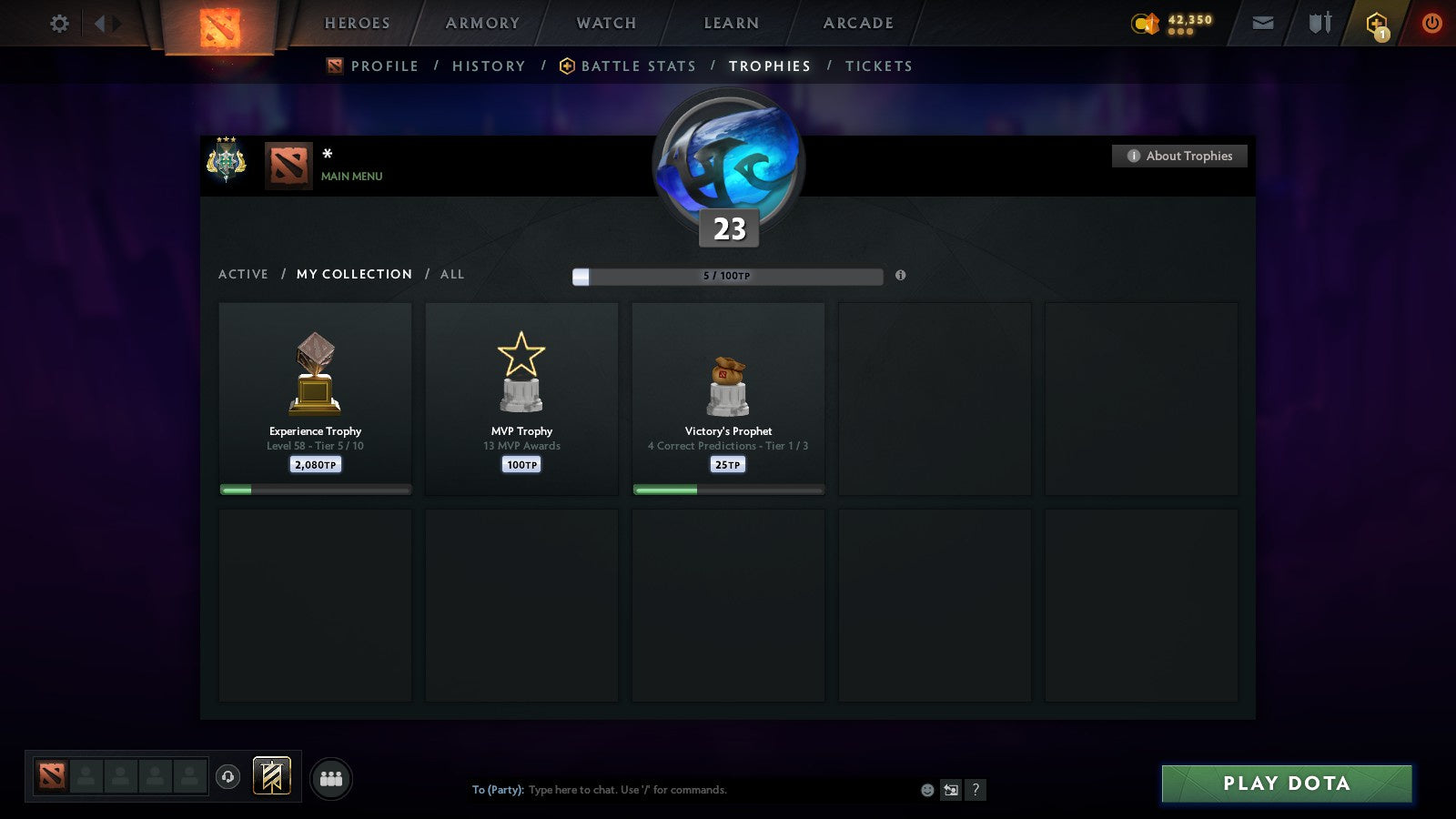The image size is (1456, 819).
Task: Open the emoticon picker in chat
Action: click(925, 790)
